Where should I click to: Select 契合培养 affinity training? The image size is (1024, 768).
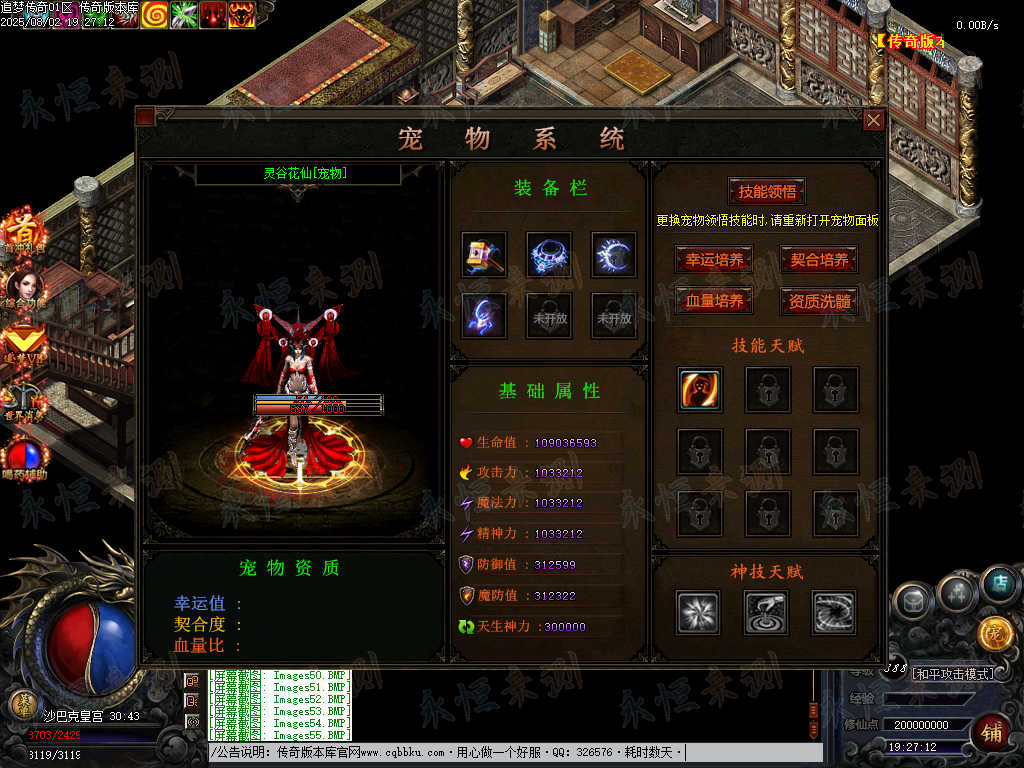(x=819, y=260)
